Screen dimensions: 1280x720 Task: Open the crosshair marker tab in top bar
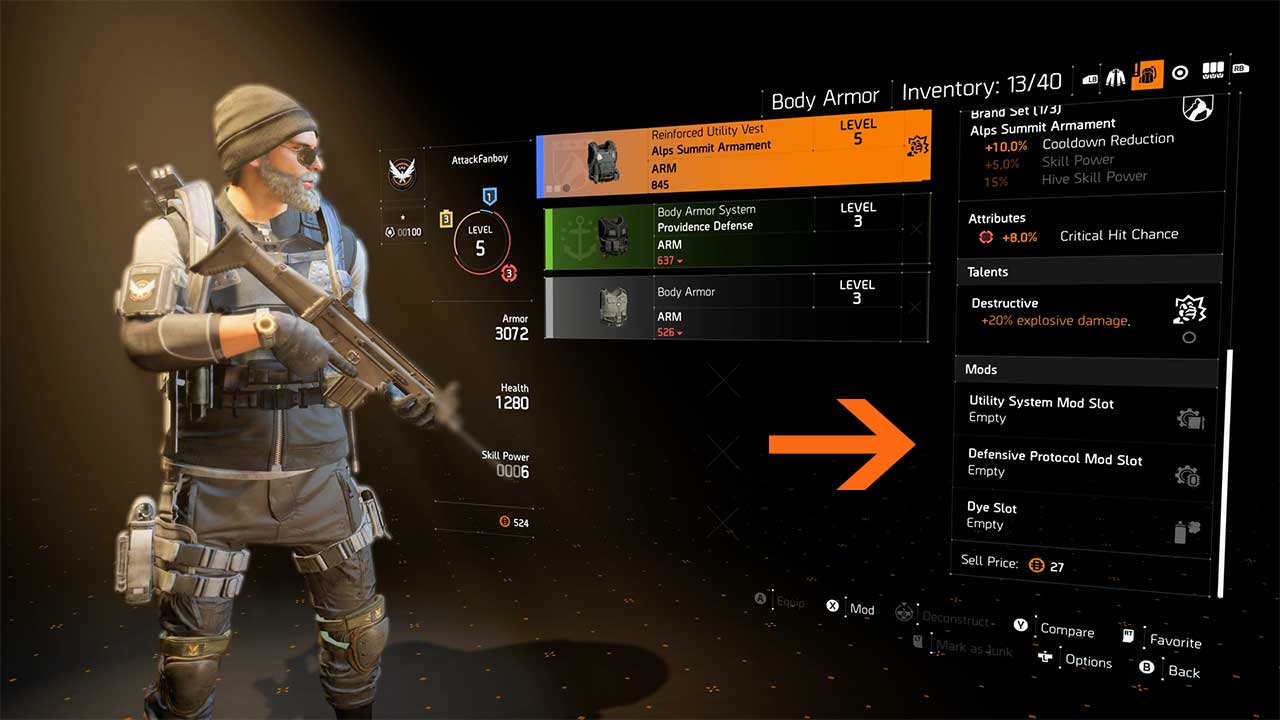pos(1180,70)
